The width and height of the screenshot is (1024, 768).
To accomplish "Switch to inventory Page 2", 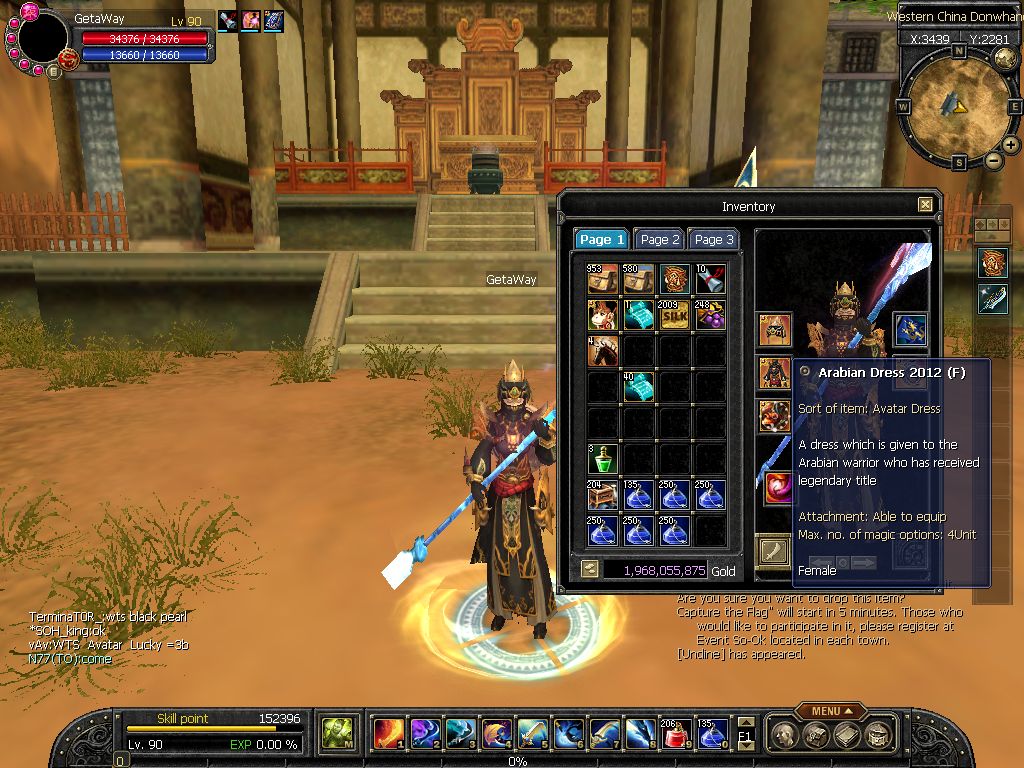I will point(660,240).
